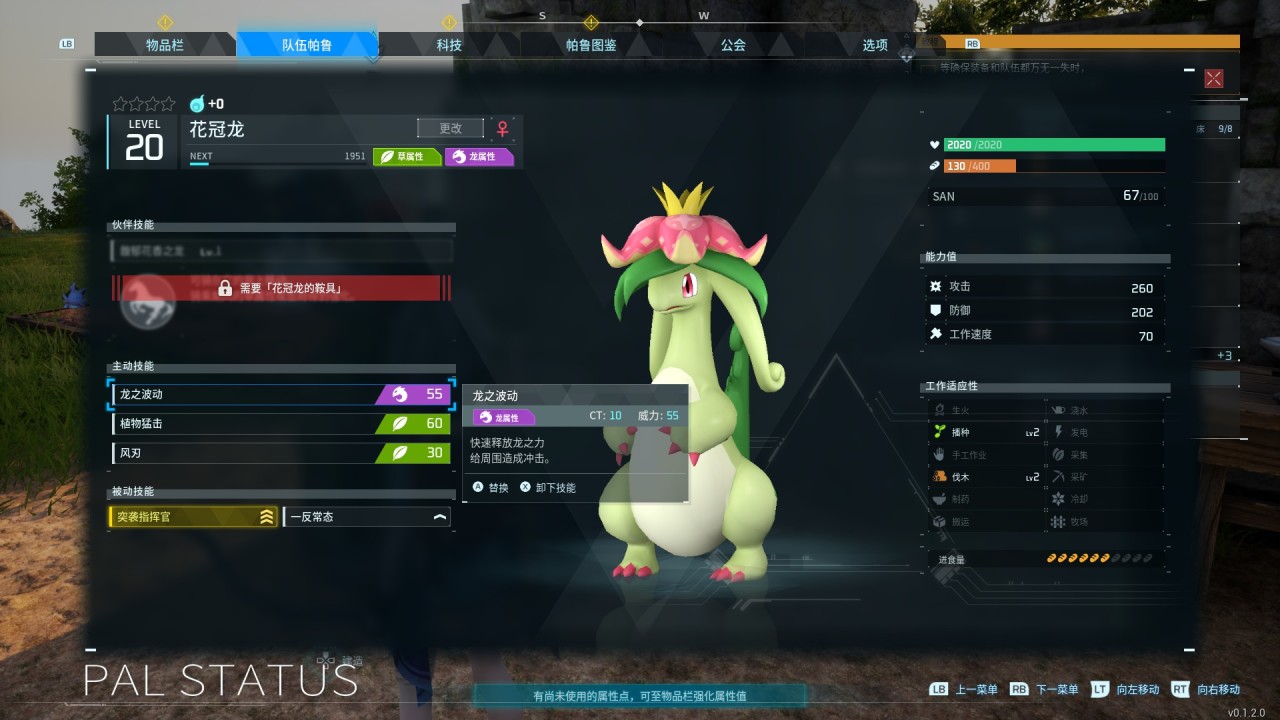Choose 替换 to replace the skill
Viewport: 1280px width, 720px height.
click(x=491, y=488)
